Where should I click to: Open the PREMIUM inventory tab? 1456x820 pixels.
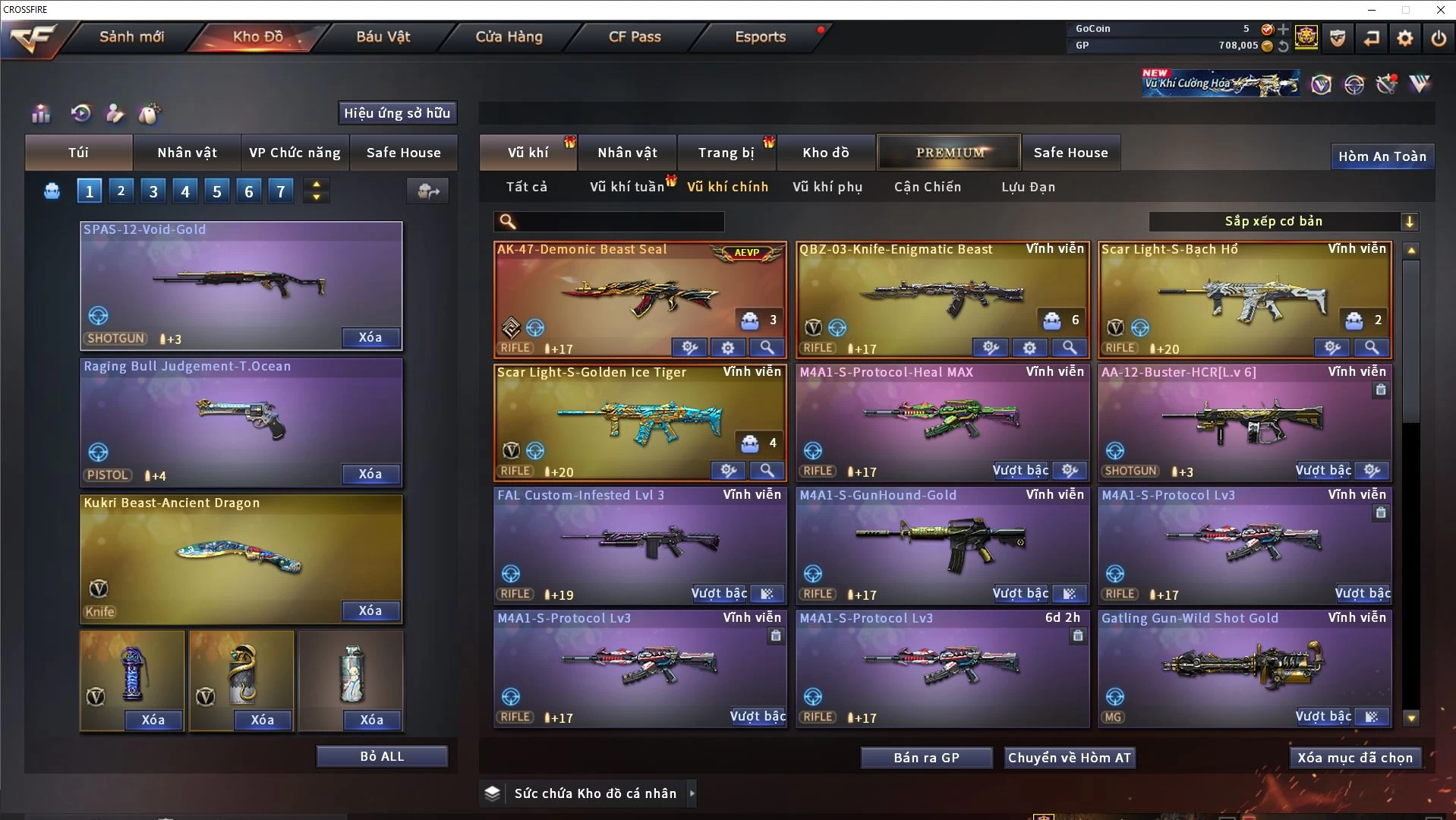click(x=949, y=153)
